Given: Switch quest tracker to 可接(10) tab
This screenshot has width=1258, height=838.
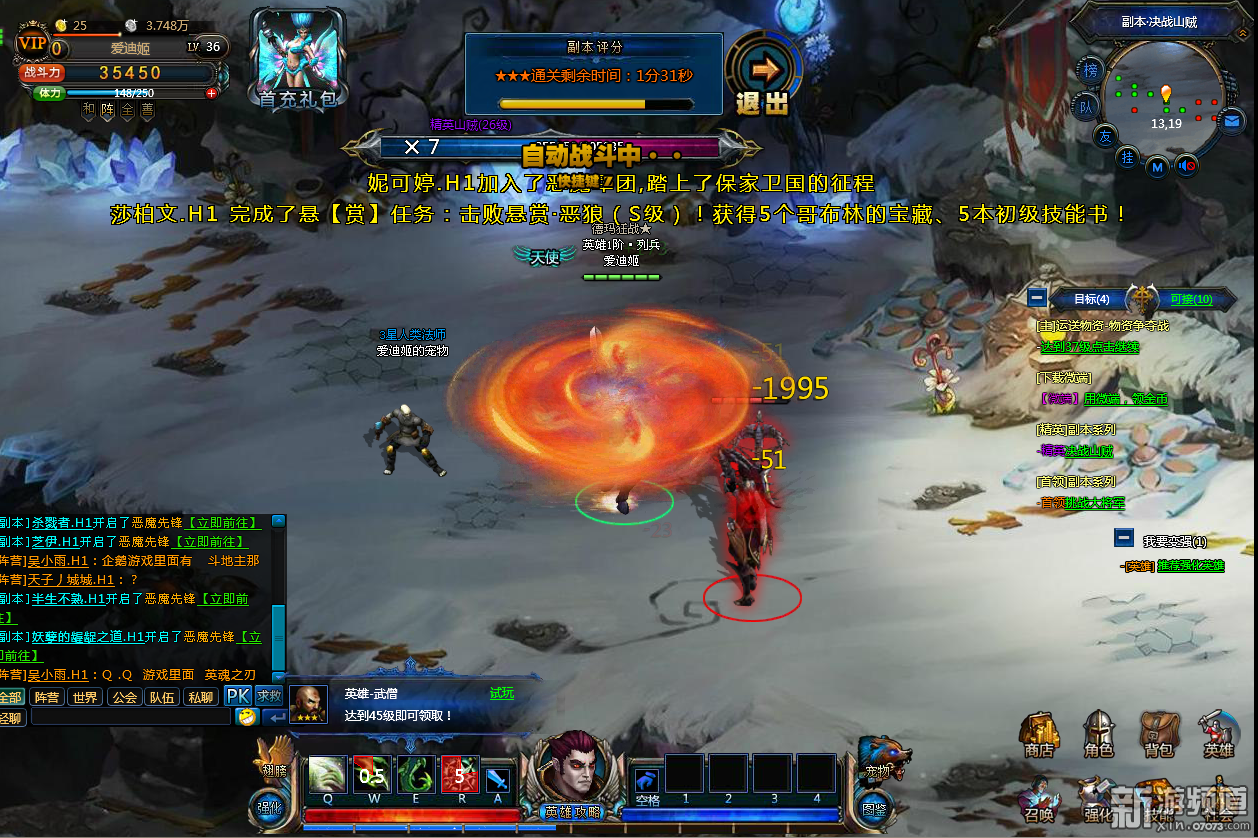Looking at the screenshot, I should (x=1190, y=299).
